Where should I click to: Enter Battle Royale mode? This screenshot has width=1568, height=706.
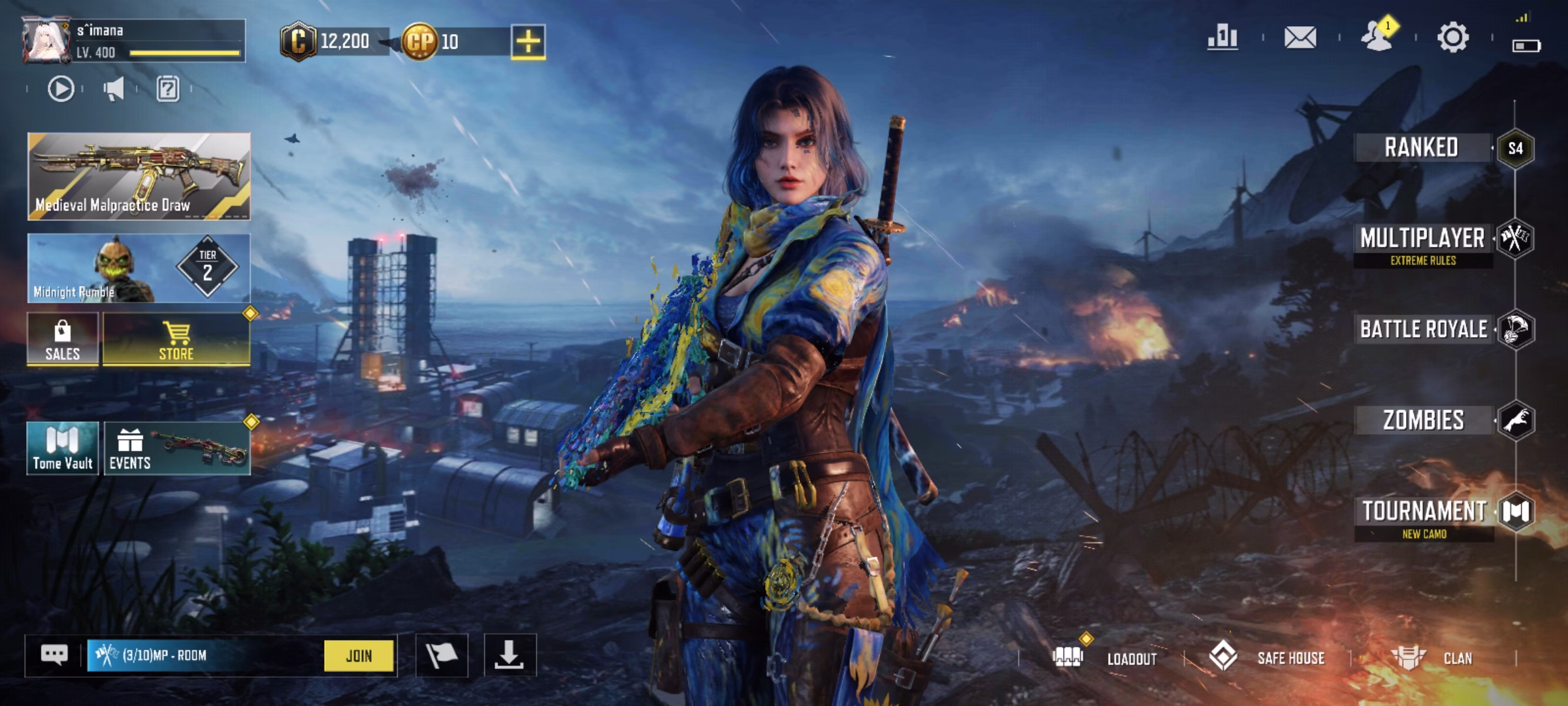pos(1424,329)
